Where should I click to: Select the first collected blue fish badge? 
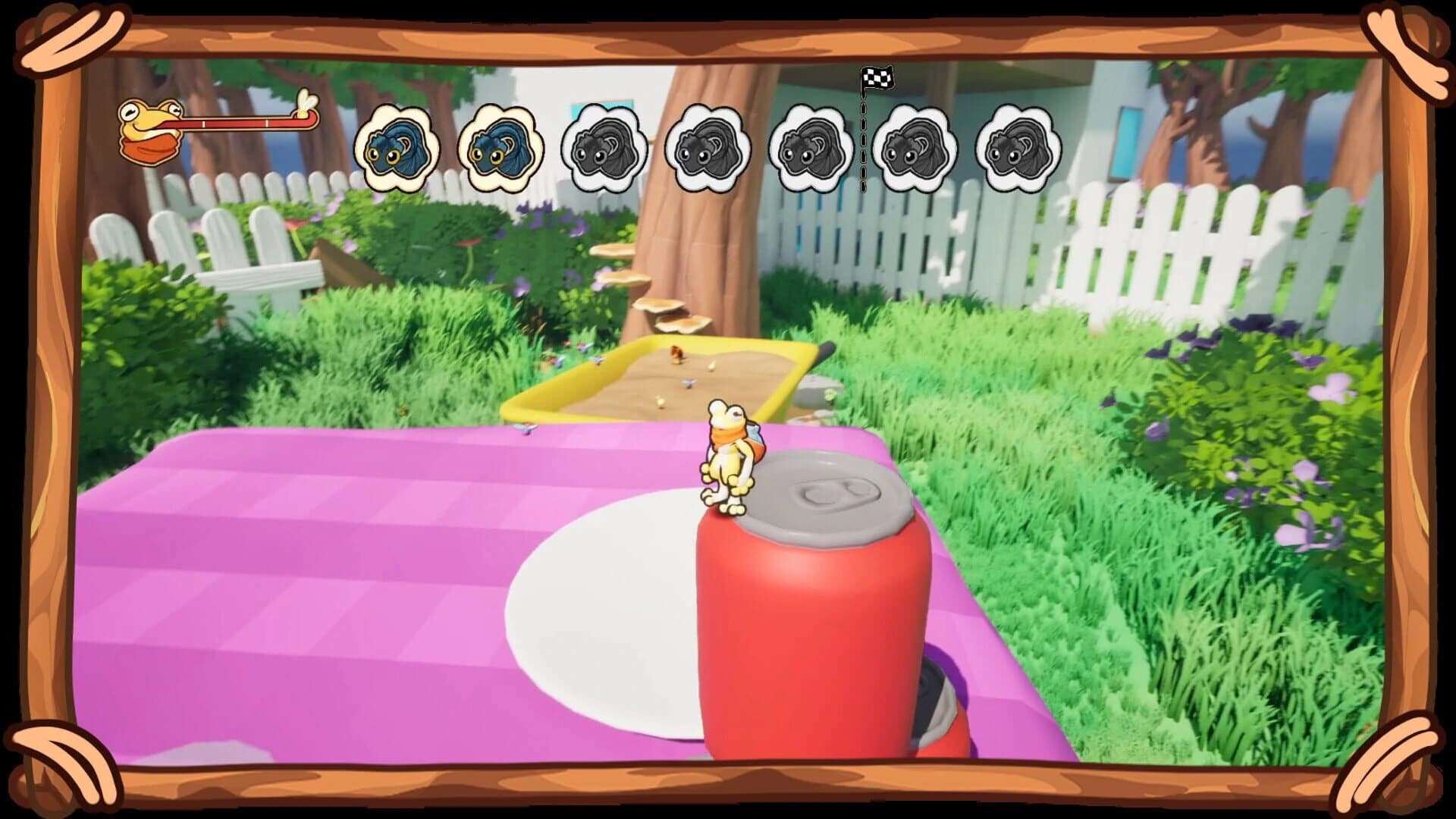(397, 148)
